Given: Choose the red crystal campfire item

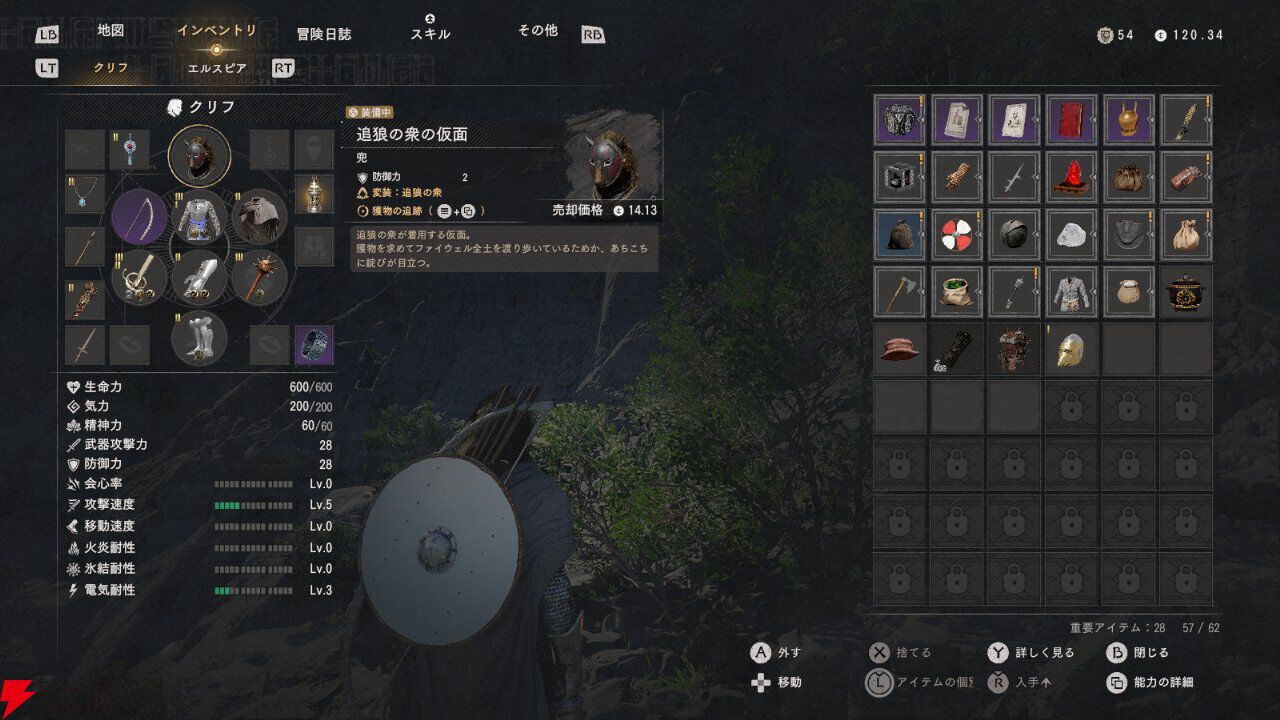Looking at the screenshot, I should click(x=1072, y=178).
